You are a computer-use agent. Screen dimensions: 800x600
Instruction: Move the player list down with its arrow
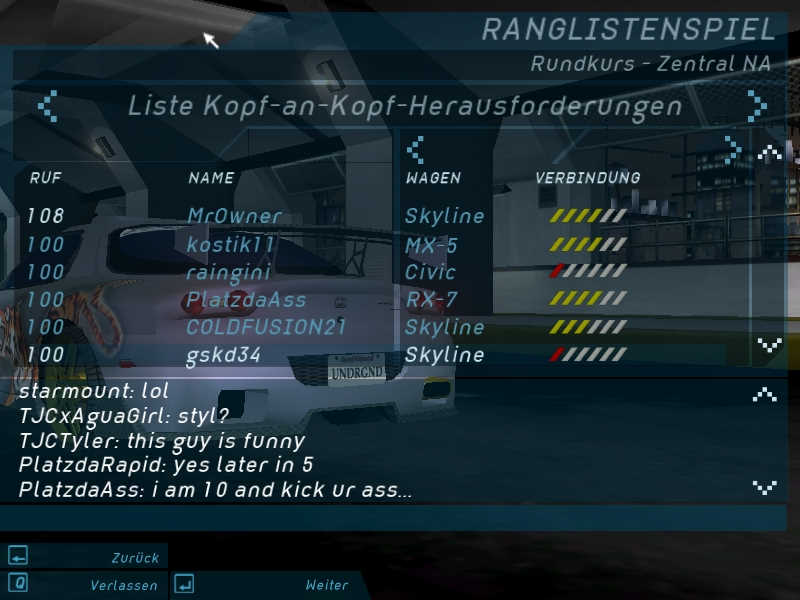coord(769,345)
